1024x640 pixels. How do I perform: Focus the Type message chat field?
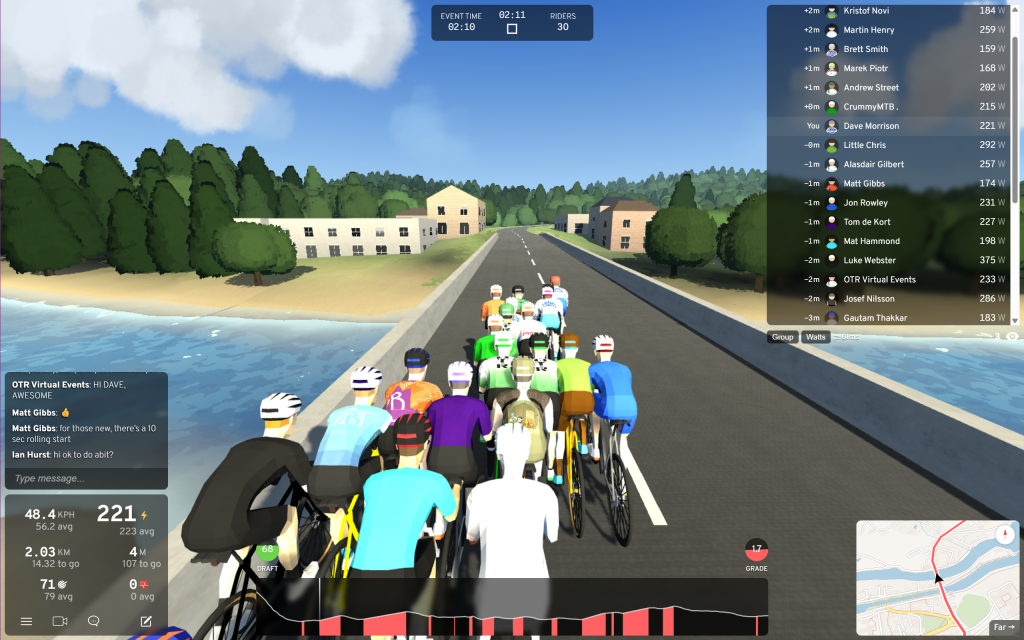click(x=85, y=478)
